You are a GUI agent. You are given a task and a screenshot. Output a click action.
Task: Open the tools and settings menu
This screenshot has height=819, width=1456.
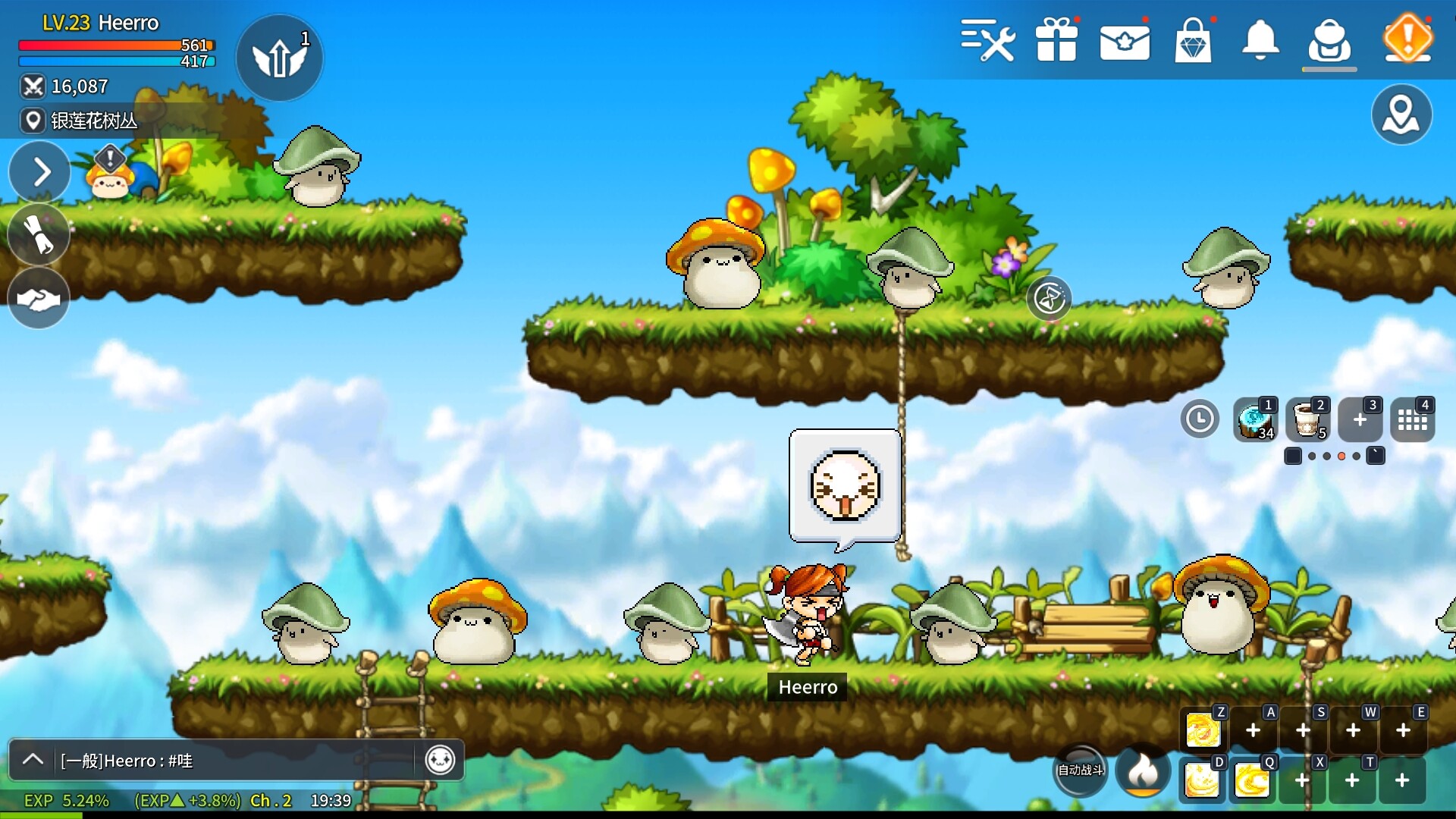tap(987, 39)
